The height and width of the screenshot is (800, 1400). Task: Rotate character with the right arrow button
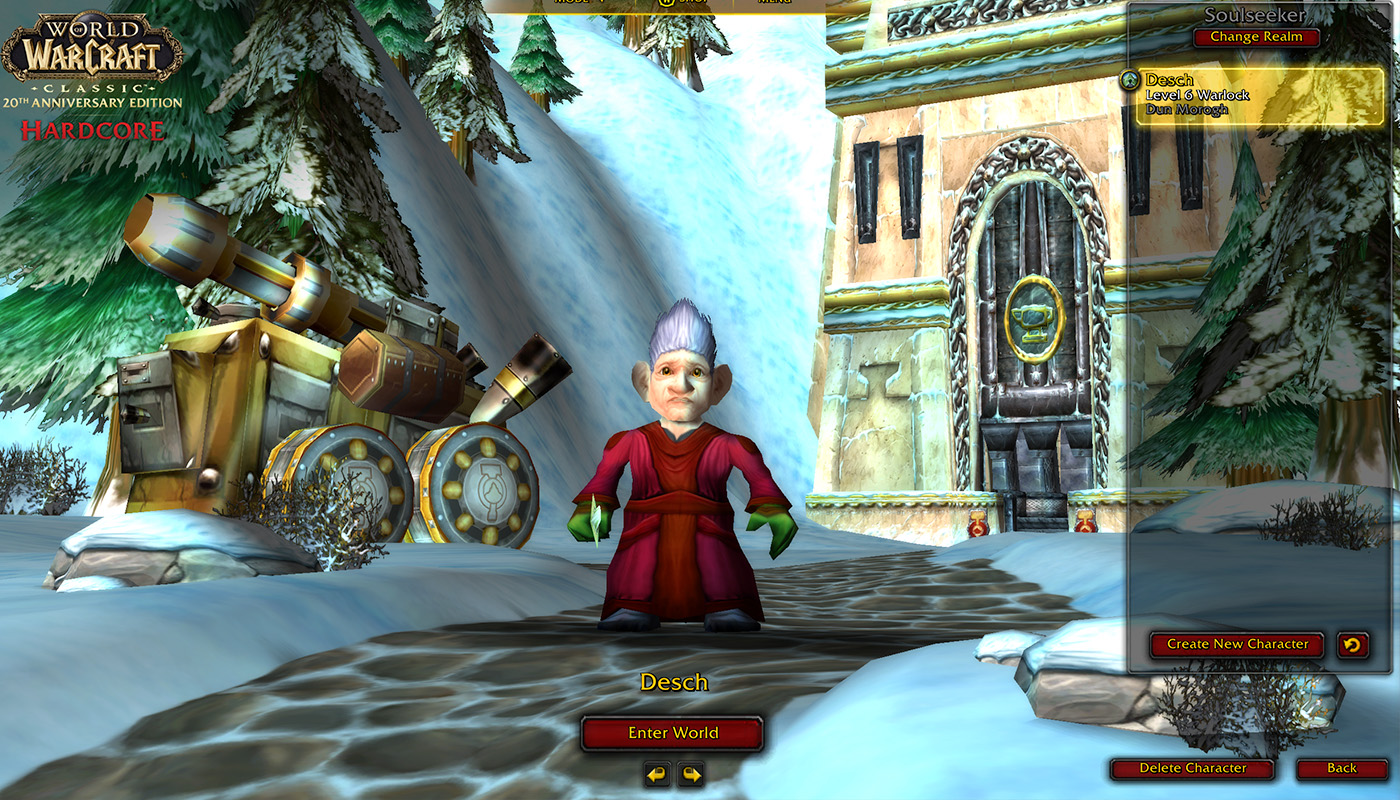pos(691,774)
